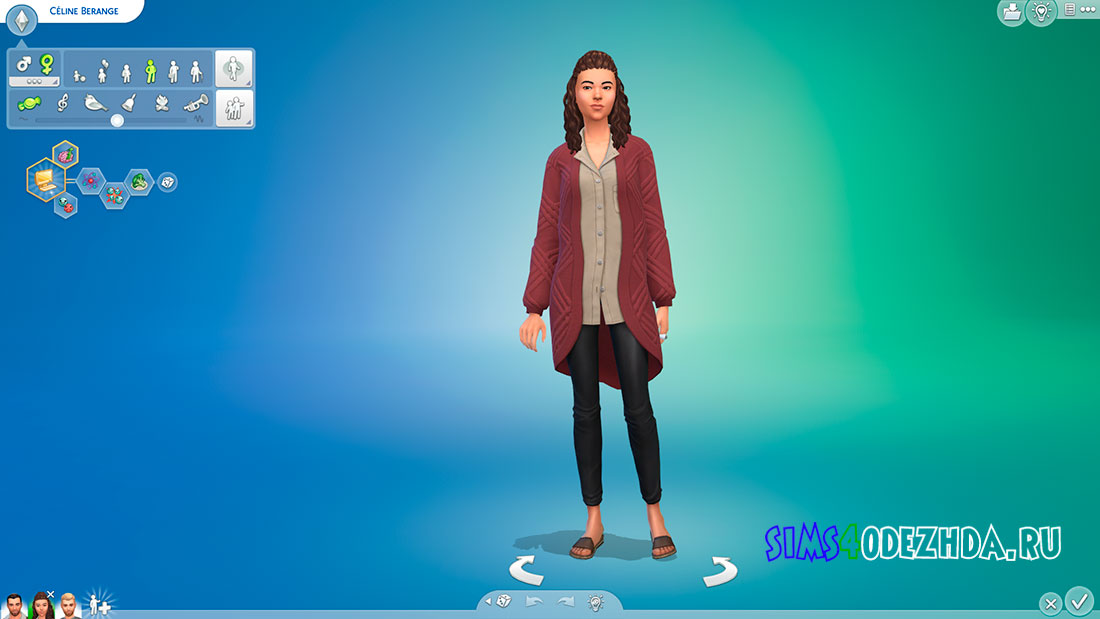Open the custom gender settings dropdown
This screenshot has width=1100, height=619.
[x=34, y=81]
